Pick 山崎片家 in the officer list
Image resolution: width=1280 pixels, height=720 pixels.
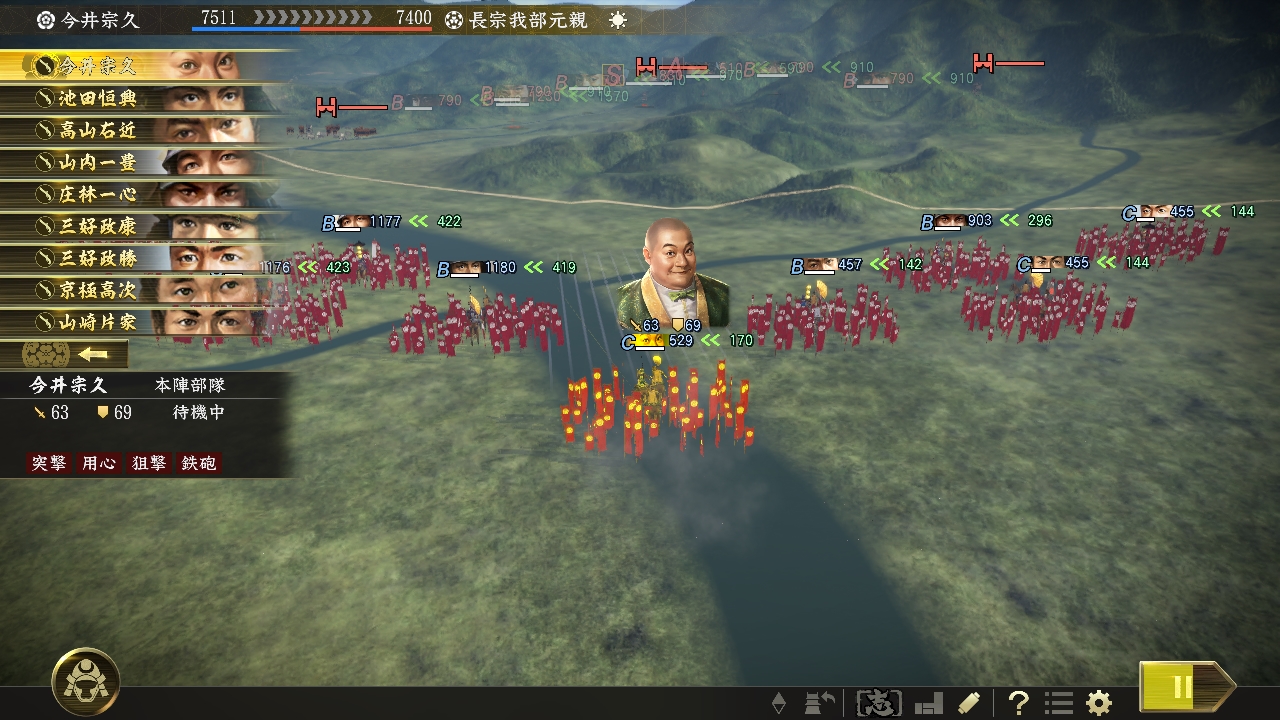140,322
